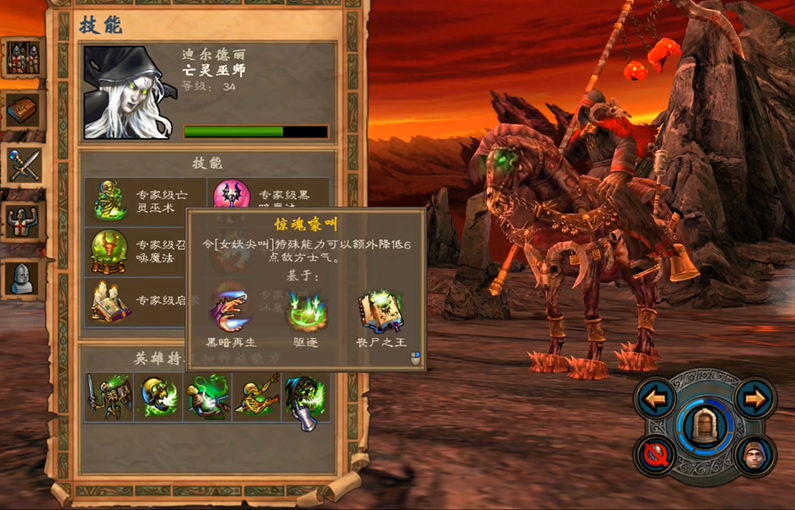Click the green-eyed skull ability icon
Image resolution: width=795 pixels, height=510 pixels.
click(x=158, y=396)
